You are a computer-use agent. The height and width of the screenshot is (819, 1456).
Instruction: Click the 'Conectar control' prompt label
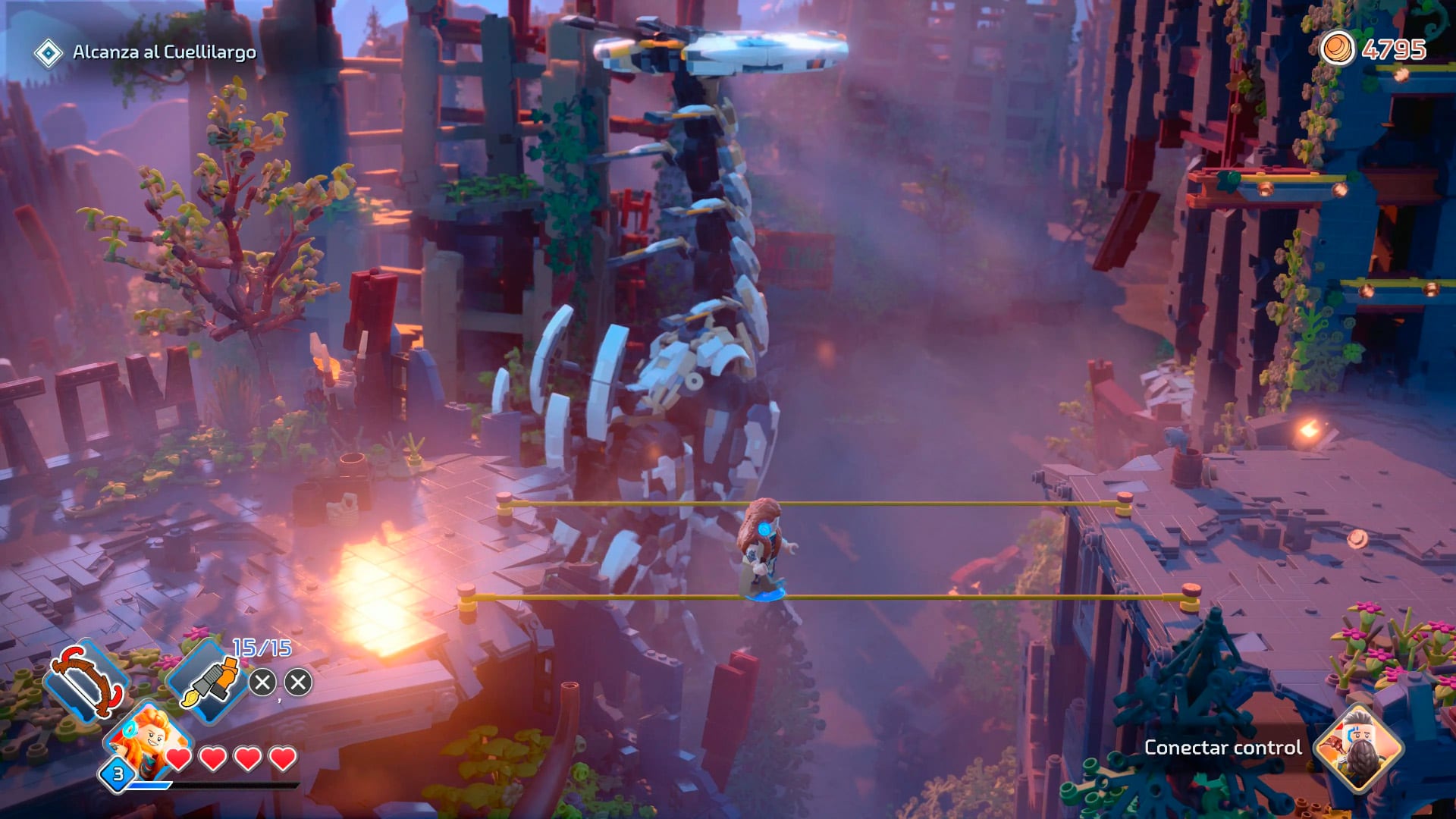(x=1222, y=748)
